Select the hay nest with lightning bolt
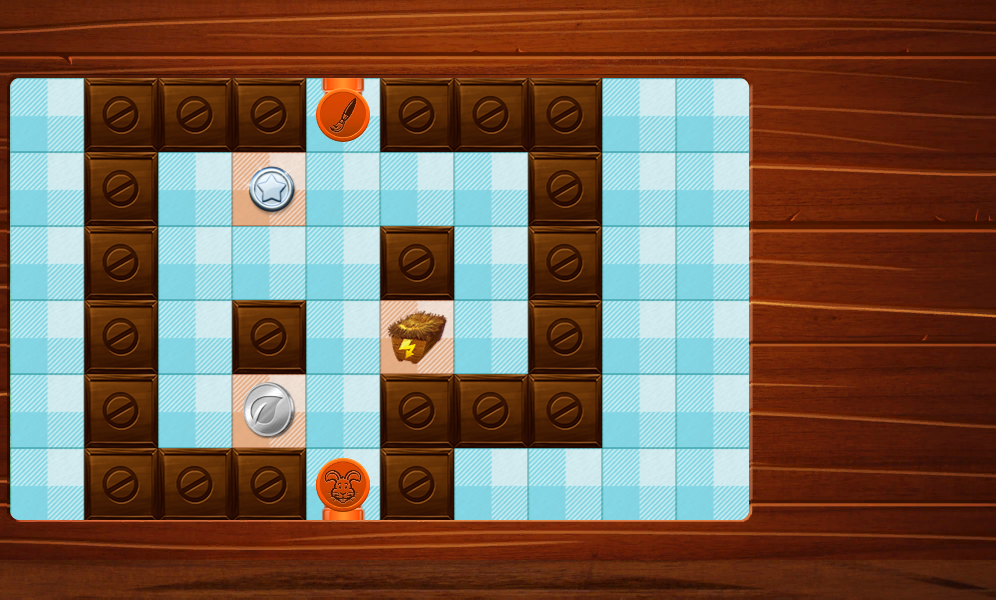The image size is (996, 600). (x=416, y=337)
